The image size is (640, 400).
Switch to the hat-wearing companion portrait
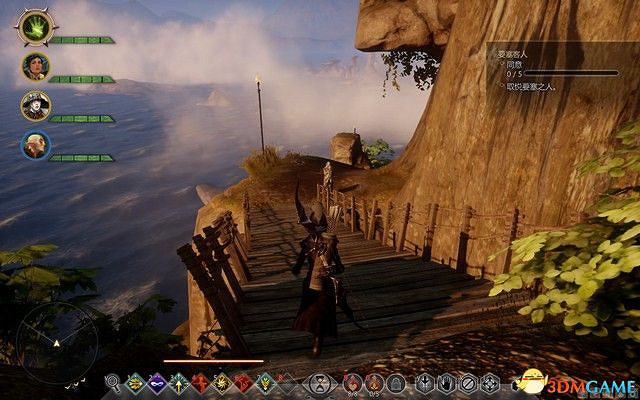35,106
